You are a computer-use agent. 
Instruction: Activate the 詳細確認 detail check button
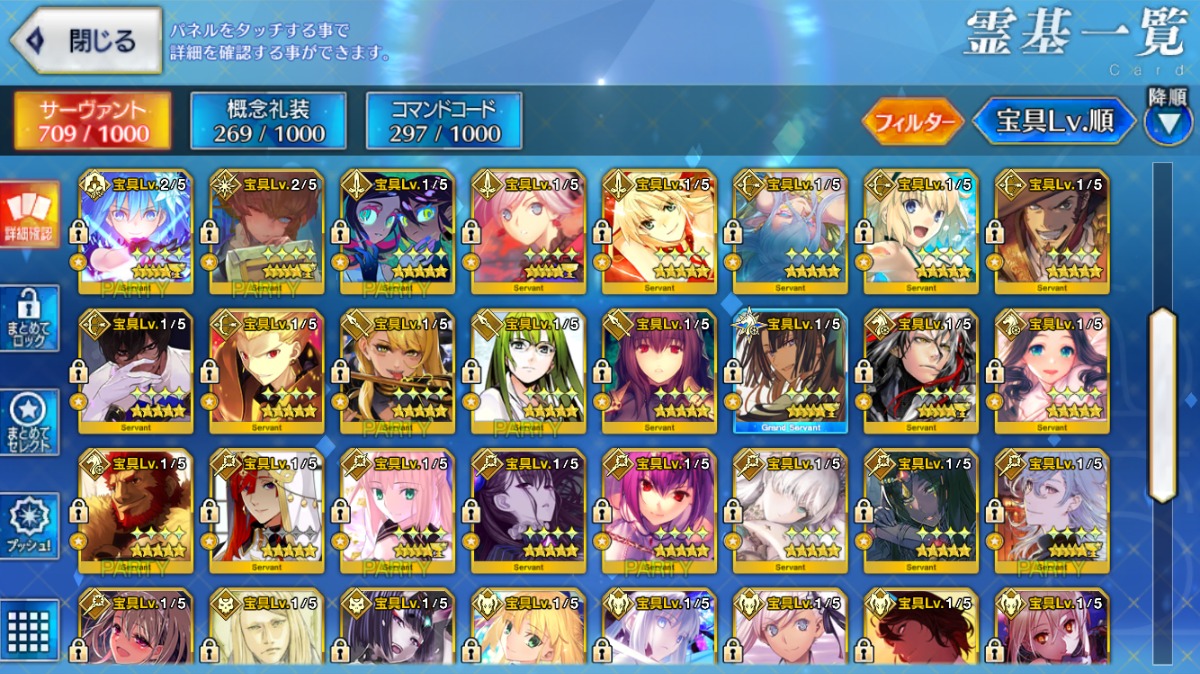coord(29,215)
